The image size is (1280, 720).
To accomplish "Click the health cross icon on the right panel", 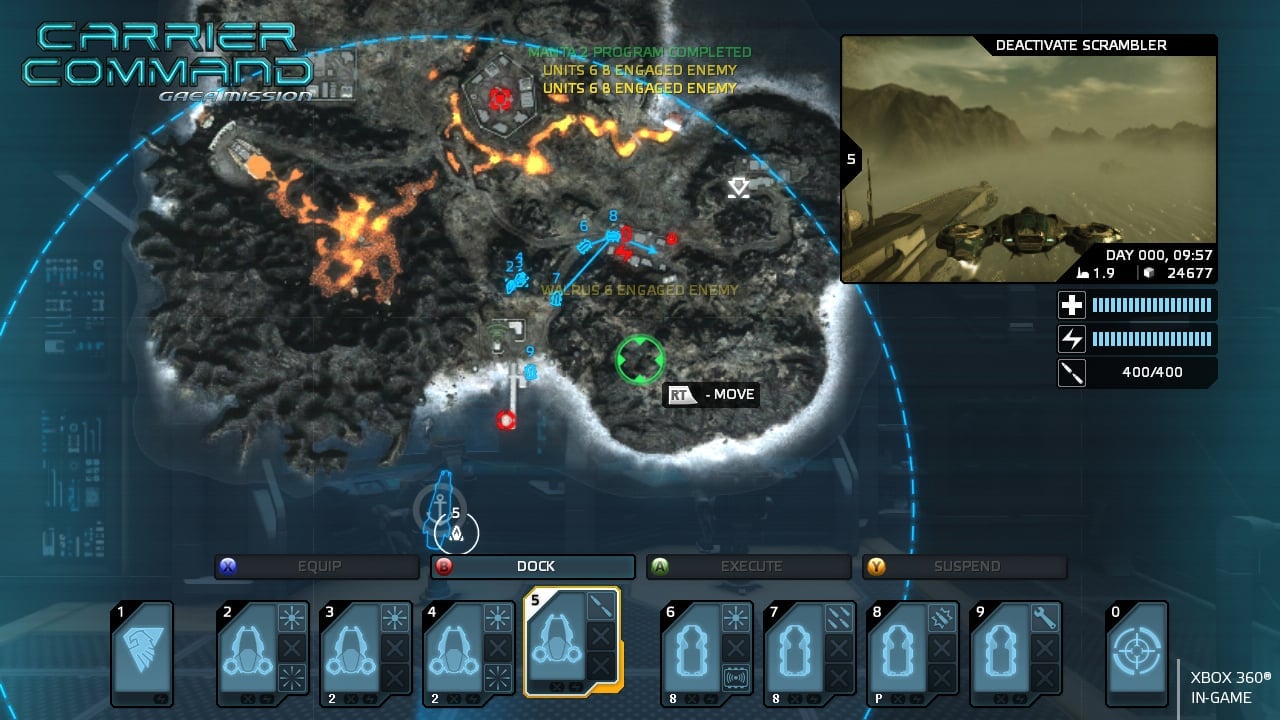I will pyautogui.click(x=1071, y=304).
